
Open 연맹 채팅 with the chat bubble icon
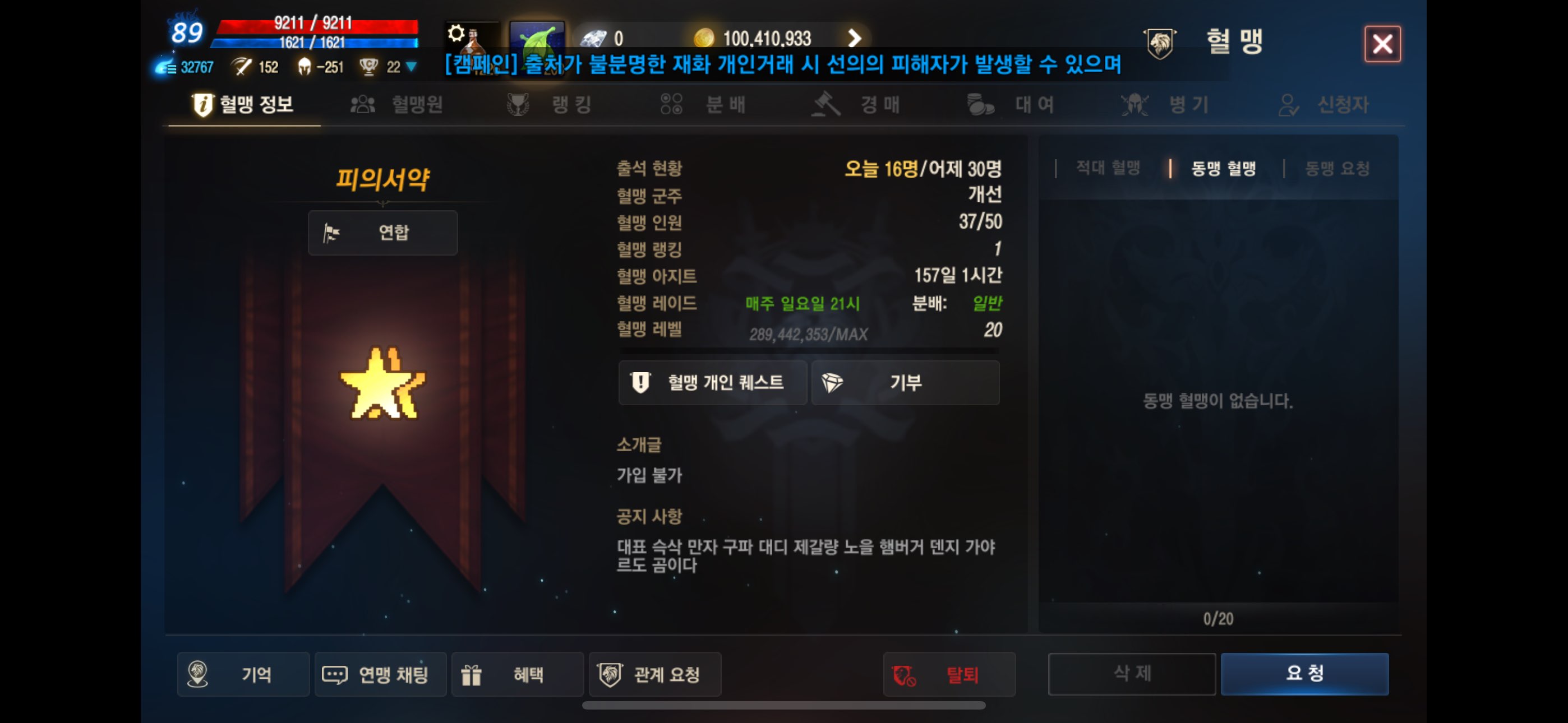(x=380, y=674)
